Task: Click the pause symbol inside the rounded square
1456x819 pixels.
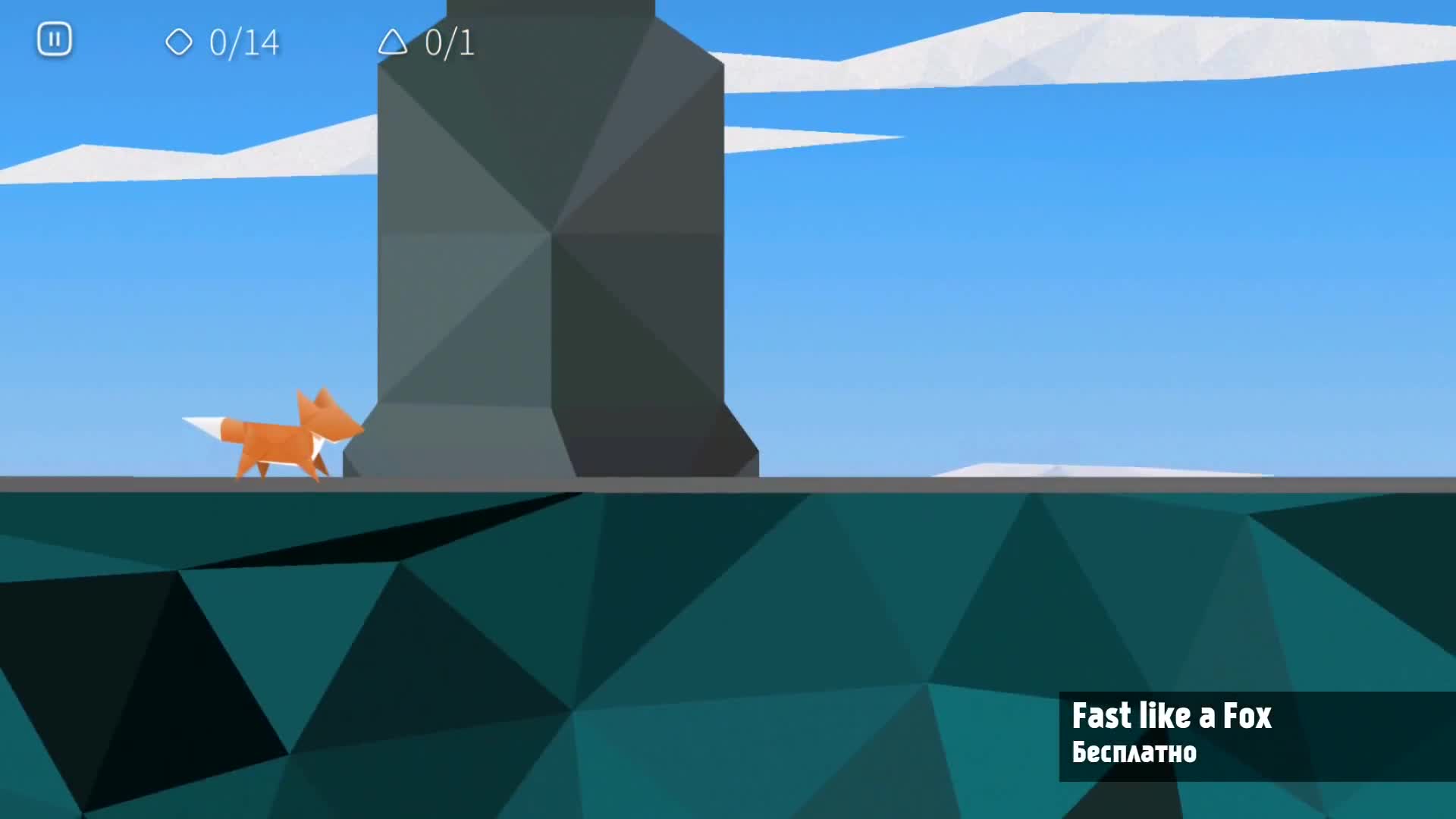Action: click(54, 39)
